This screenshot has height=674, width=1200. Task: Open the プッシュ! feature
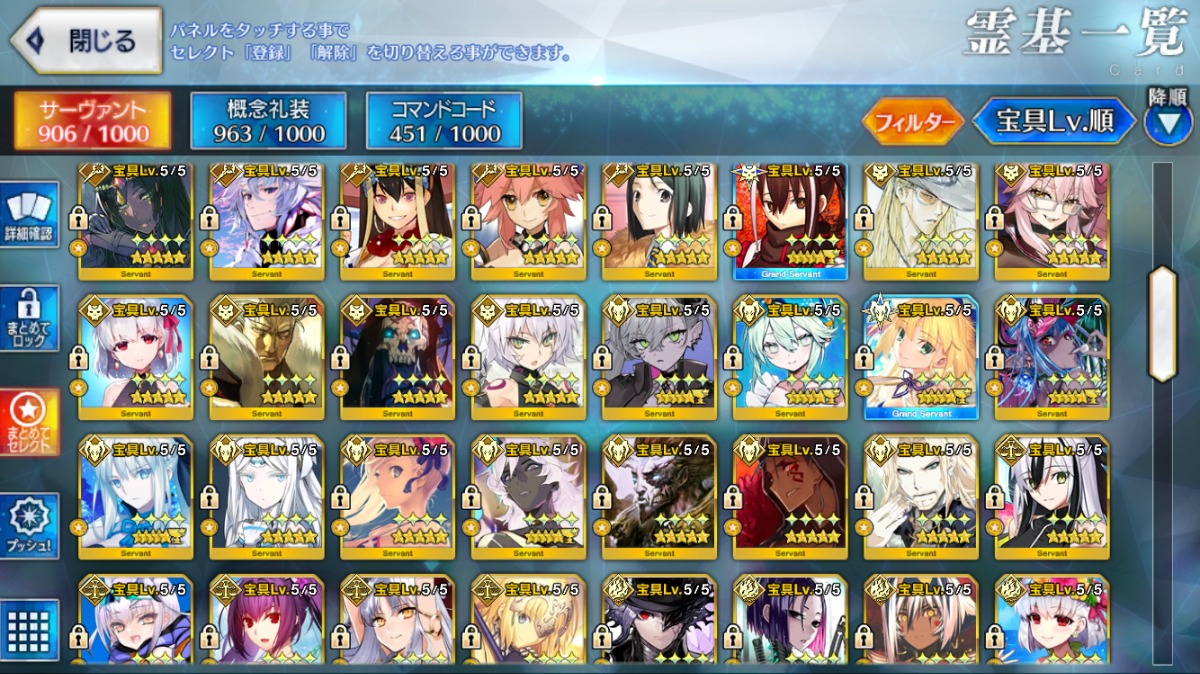30,526
